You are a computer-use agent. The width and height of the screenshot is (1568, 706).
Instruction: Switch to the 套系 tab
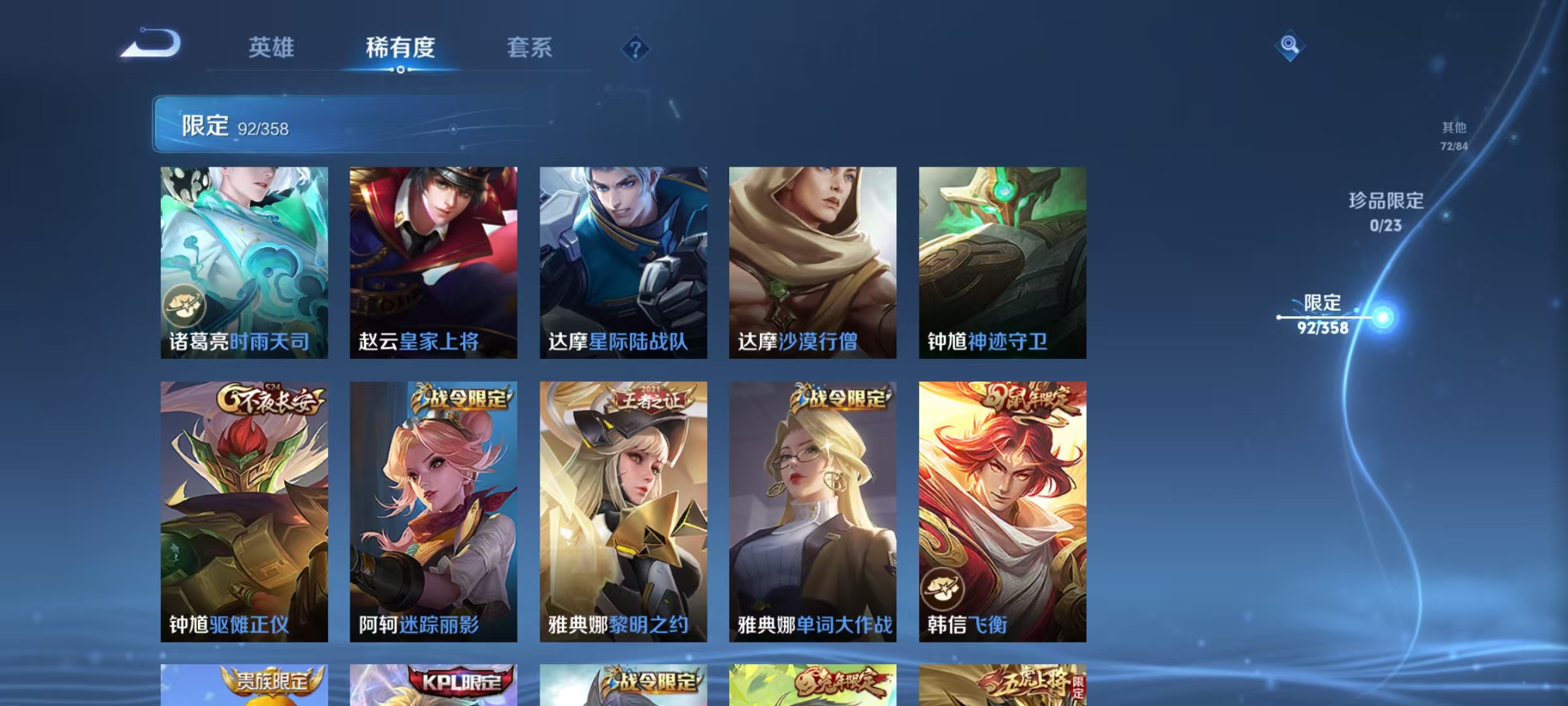pos(531,48)
